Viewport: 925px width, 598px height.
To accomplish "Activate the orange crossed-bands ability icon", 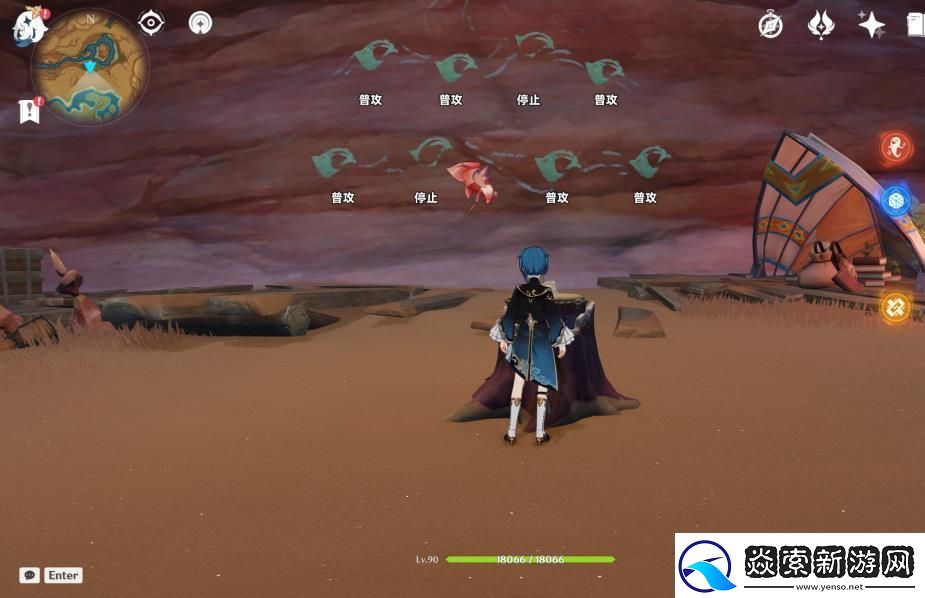I will pyautogui.click(x=895, y=306).
